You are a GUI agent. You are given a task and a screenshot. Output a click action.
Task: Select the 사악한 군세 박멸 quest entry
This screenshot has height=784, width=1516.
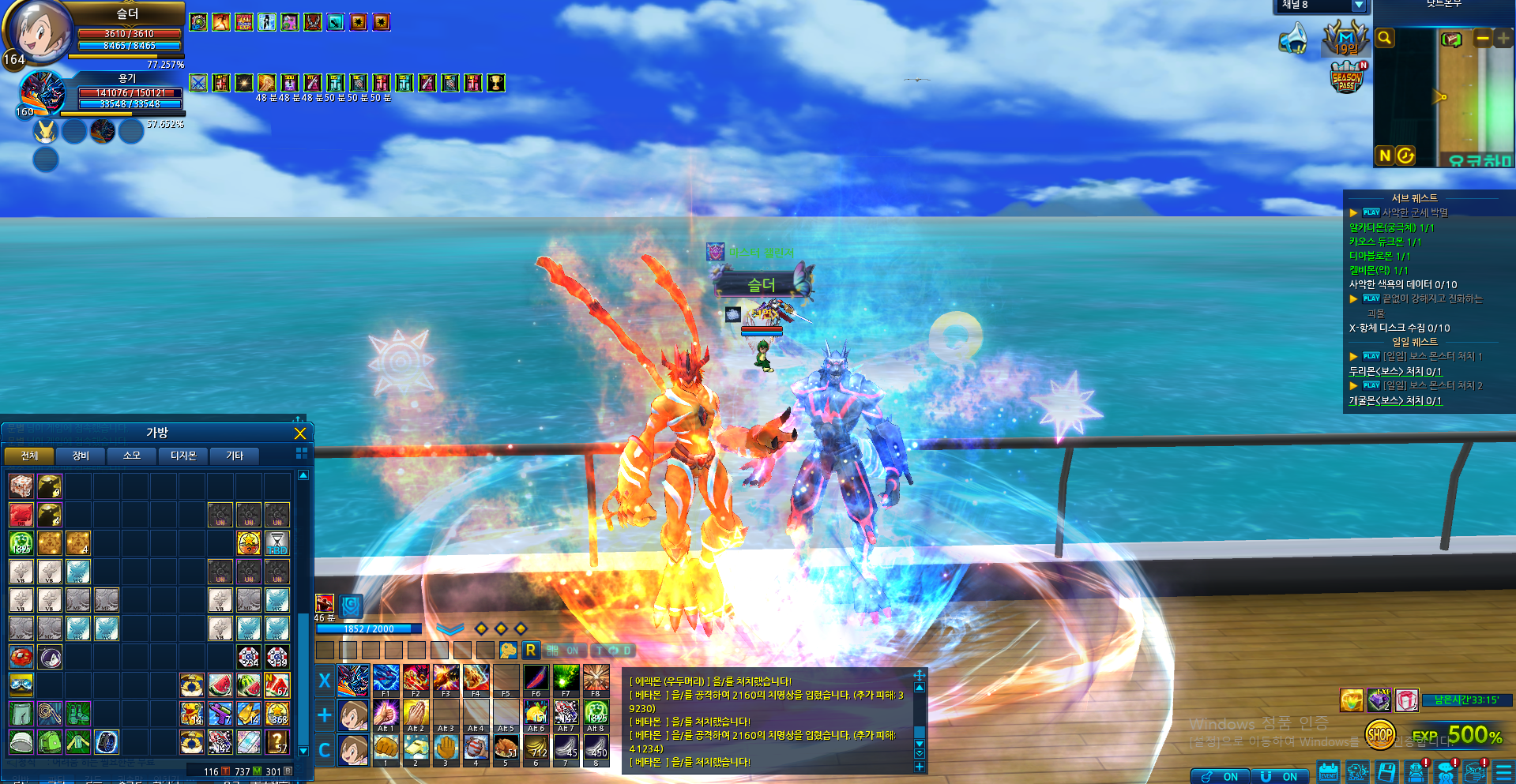1414,212
